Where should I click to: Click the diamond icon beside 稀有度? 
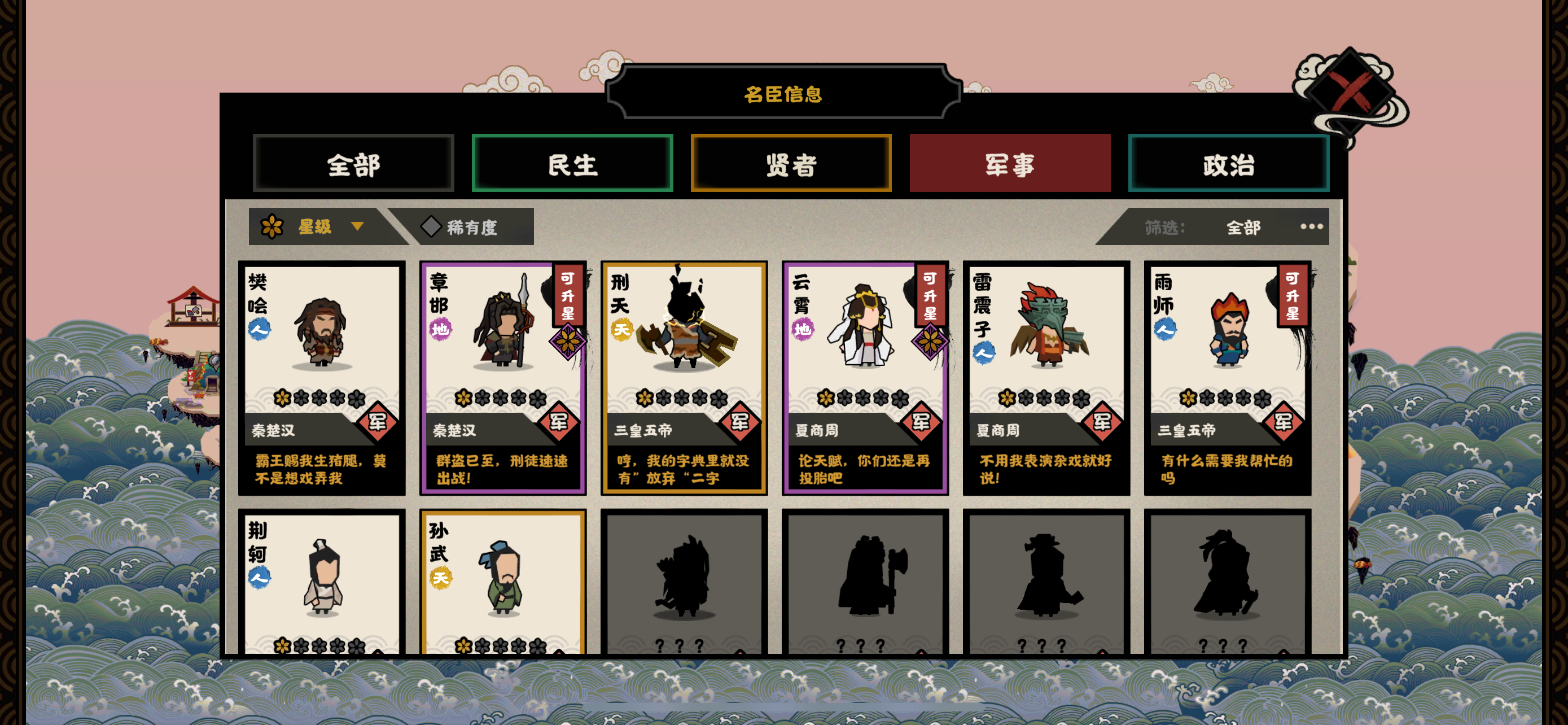point(432,226)
